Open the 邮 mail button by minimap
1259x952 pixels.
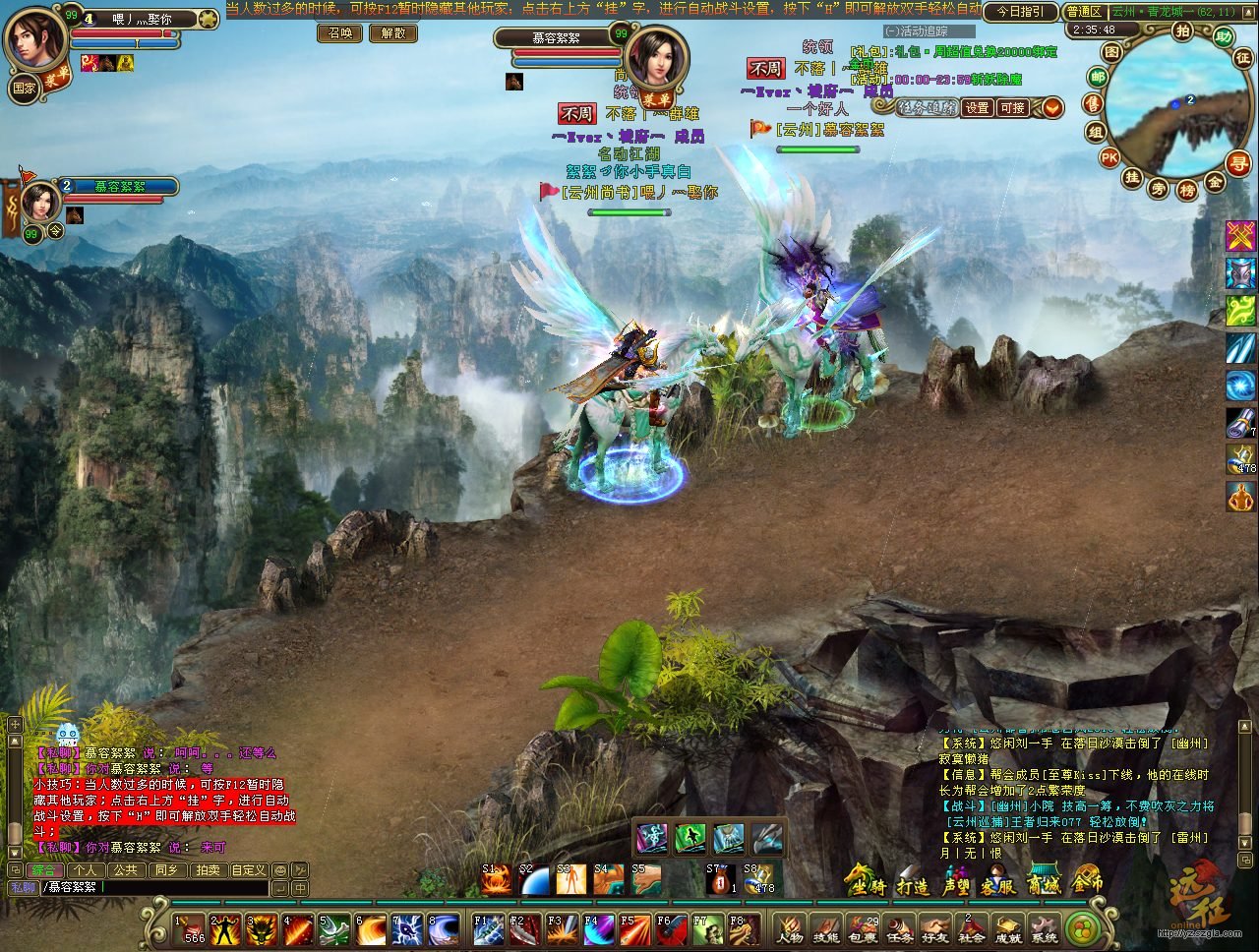[x=1098, y=78]
